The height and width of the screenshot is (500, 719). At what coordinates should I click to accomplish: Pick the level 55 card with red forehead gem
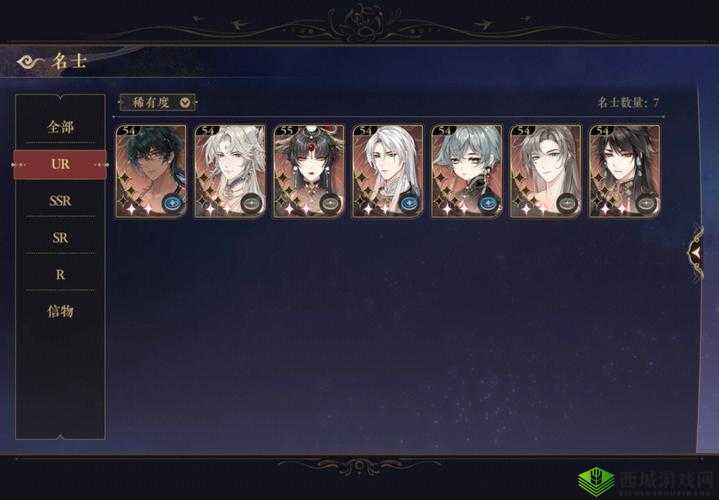[x=308, y=171]
